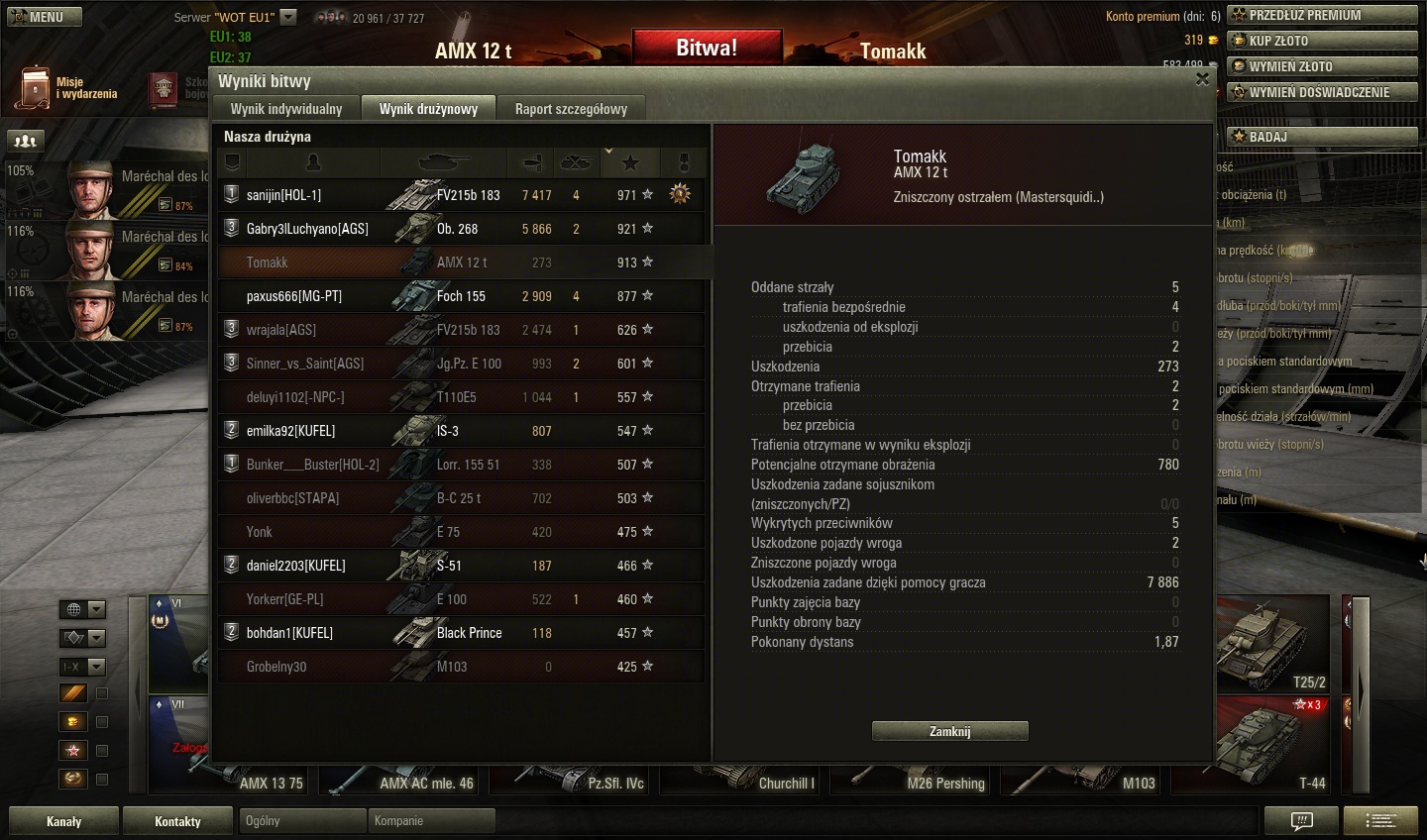This screenshot has width=1427, height=840.
Task: Open the Badaj research button
Action: tap(1322, 137)
